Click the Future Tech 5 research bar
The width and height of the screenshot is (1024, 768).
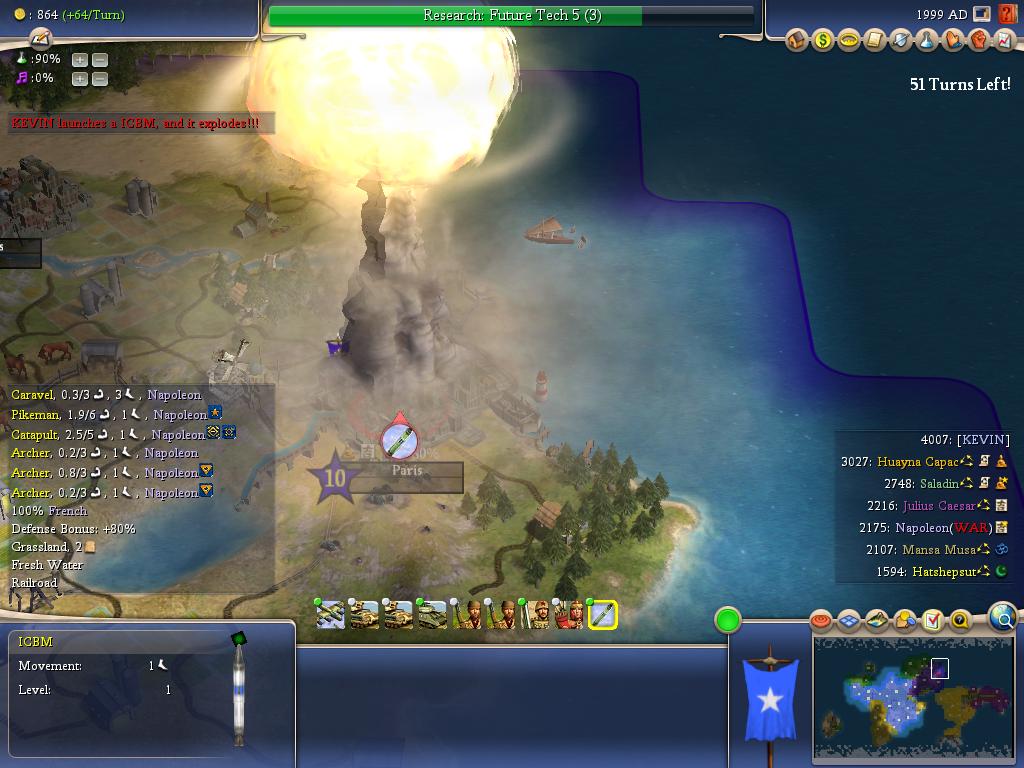[x=511, y=15]
